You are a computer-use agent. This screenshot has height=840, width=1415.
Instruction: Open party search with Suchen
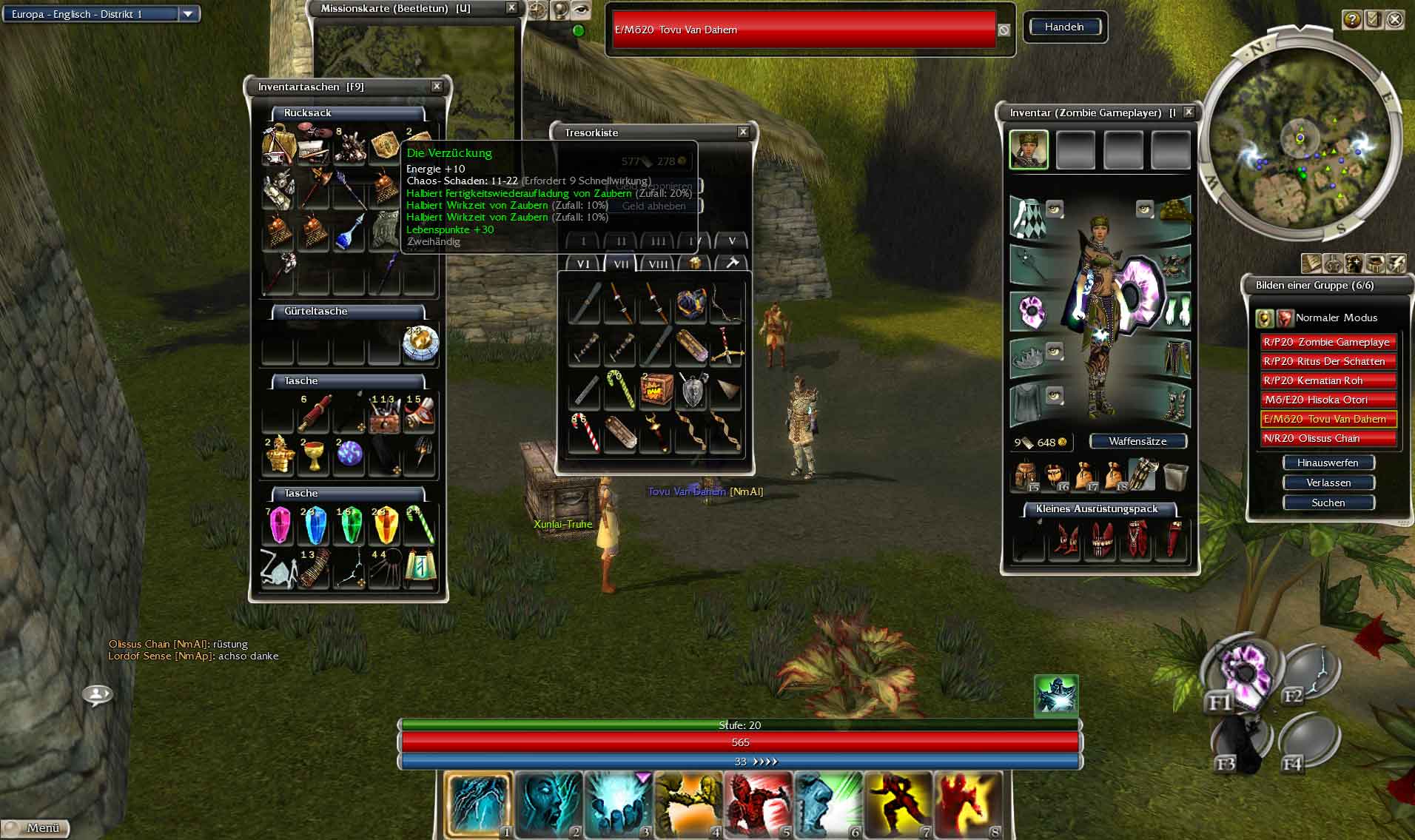click(1328, 503)
